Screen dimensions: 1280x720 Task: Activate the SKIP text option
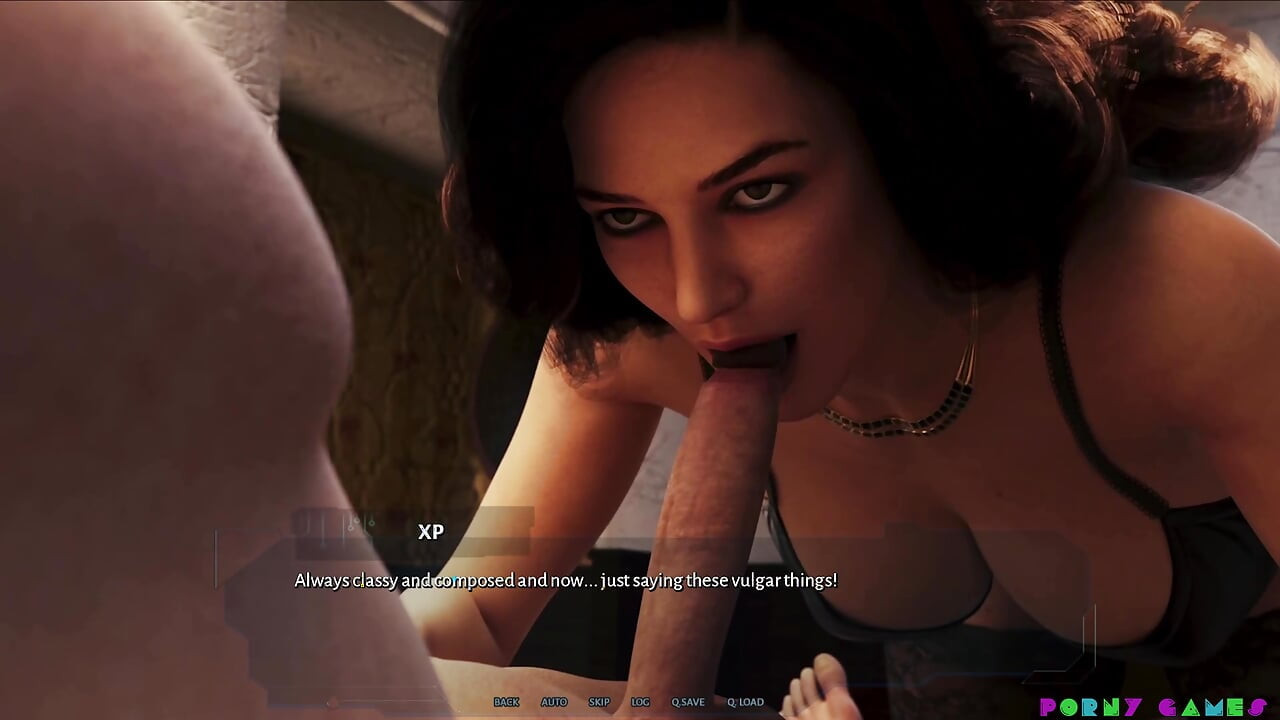pos(599,702)
